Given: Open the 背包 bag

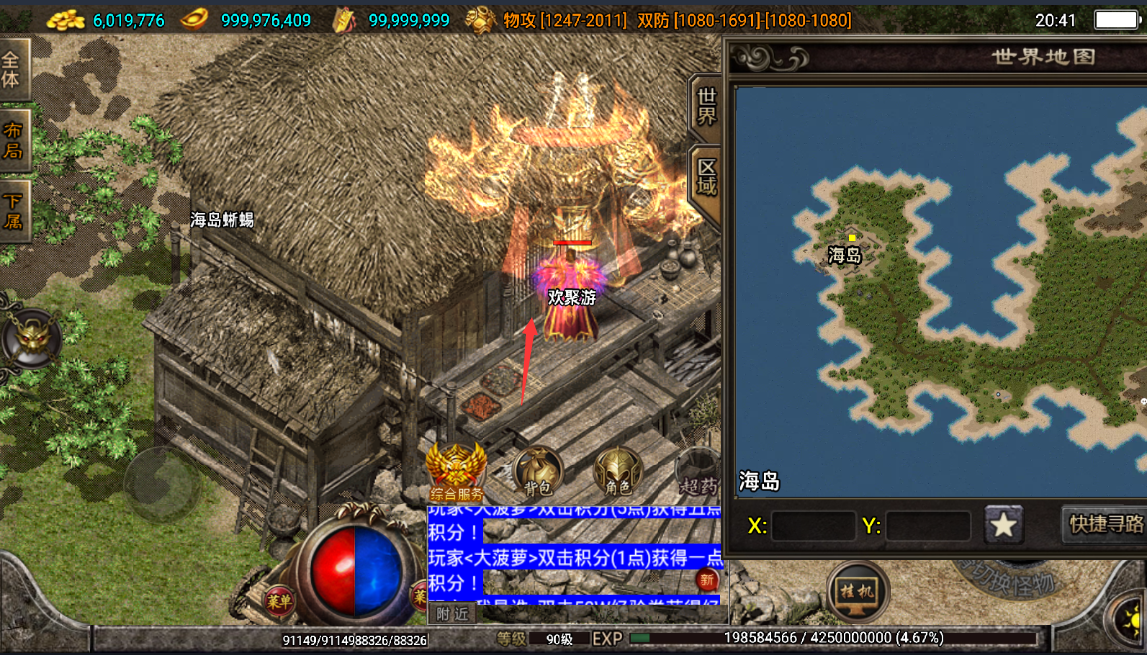Looking at the screenshot, I should (x=538, y=471).
